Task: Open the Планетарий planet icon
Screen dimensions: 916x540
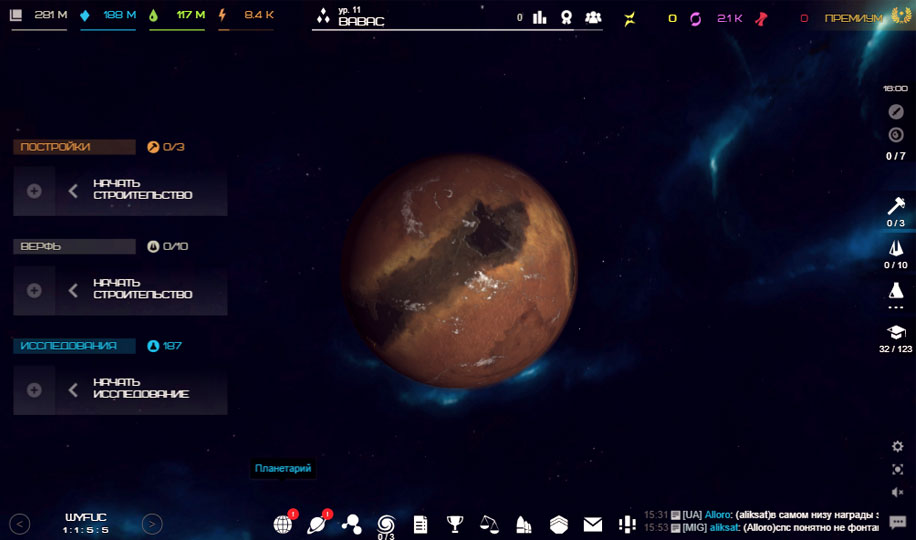Action: (317, 524)
